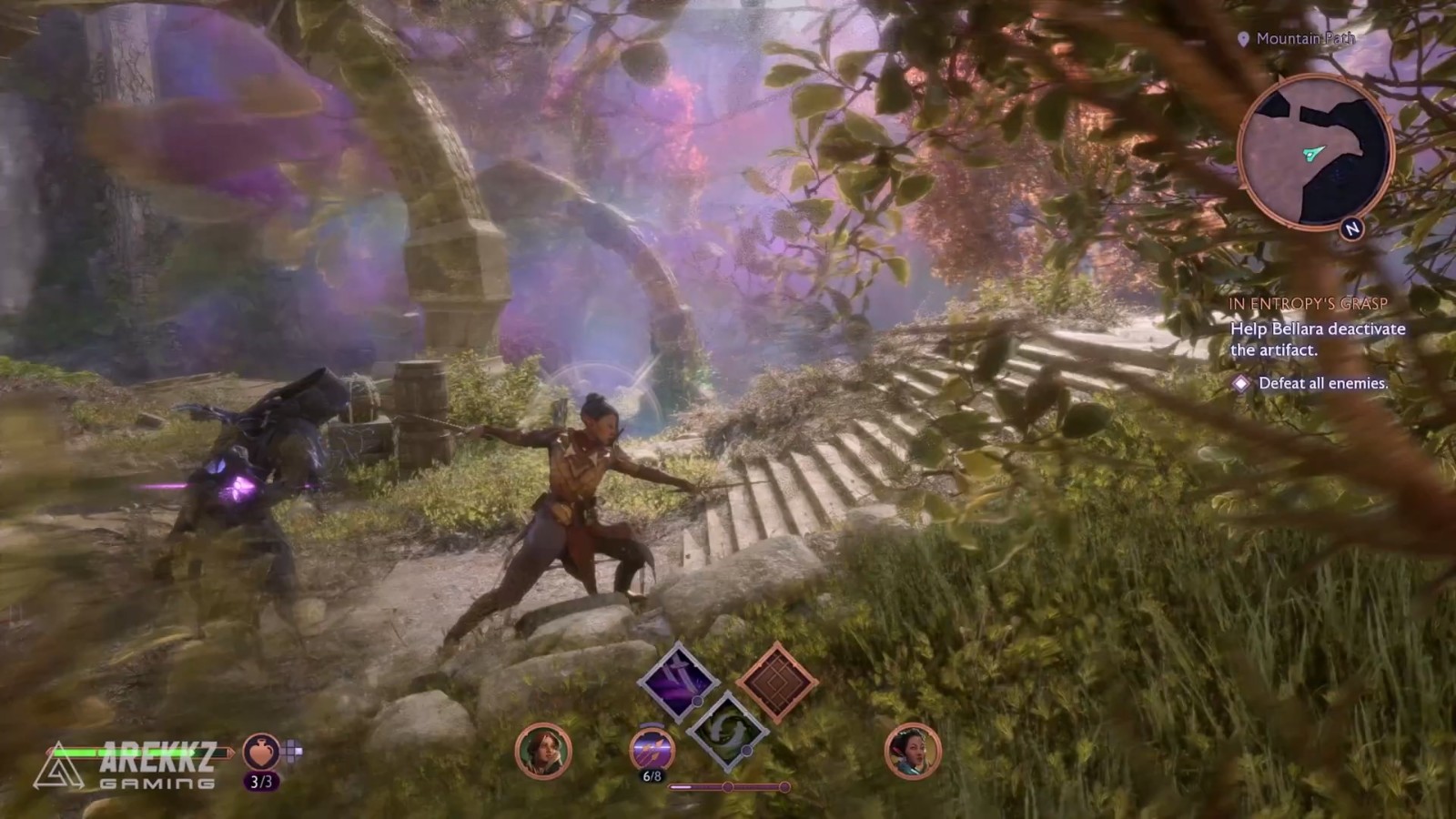Activate the purple dagger ability
The image size is (1456, 819).
click(x=678, y=682)
